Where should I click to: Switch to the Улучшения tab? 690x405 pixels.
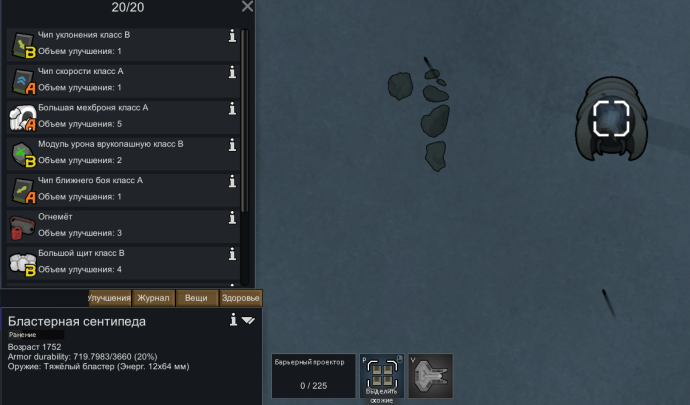[x=109, y=298]
